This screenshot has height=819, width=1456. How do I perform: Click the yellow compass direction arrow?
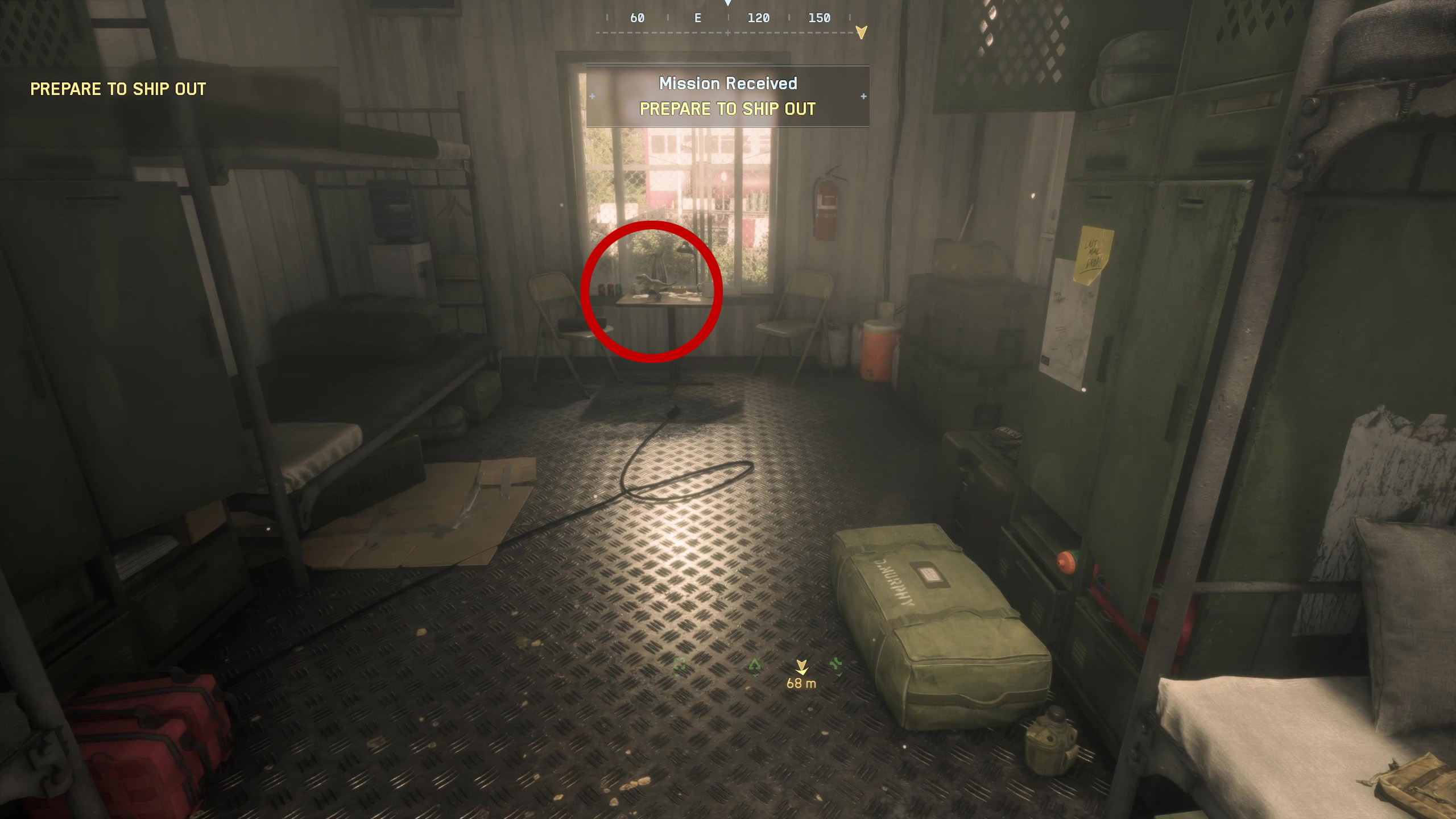pyautogui.click(x=861, y=32)
